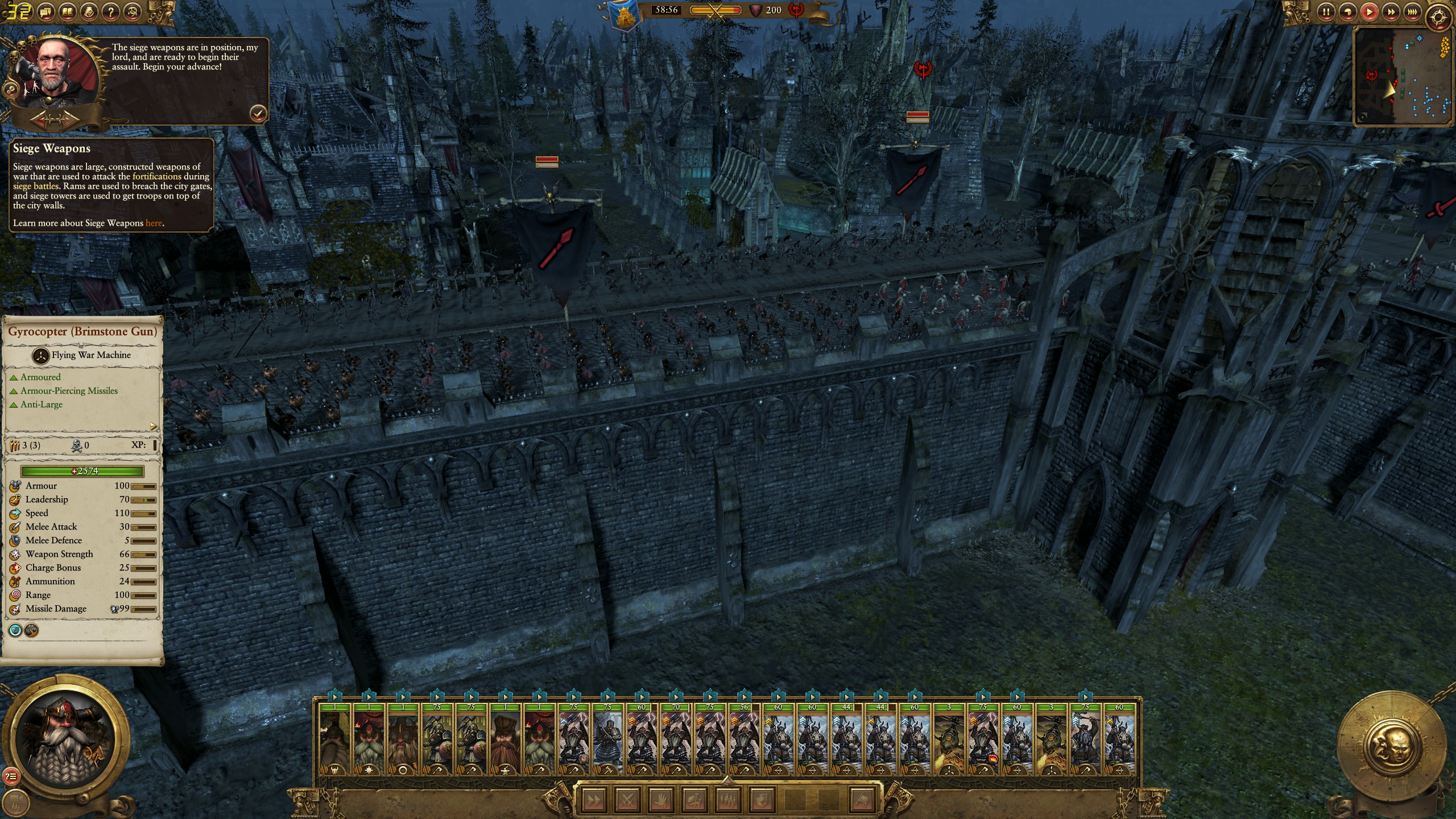Screen dimensions: 1456x819
Task: Open the help question mark button
Action: pyautogui.click(x=111, y=11)
